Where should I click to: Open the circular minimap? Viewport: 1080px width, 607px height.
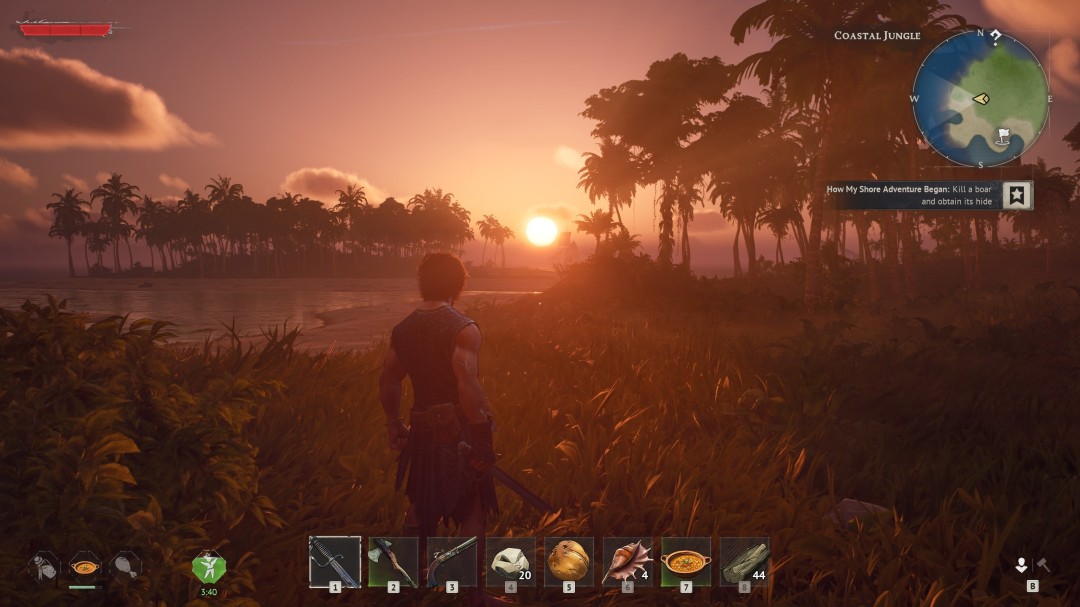coord(980,100)
